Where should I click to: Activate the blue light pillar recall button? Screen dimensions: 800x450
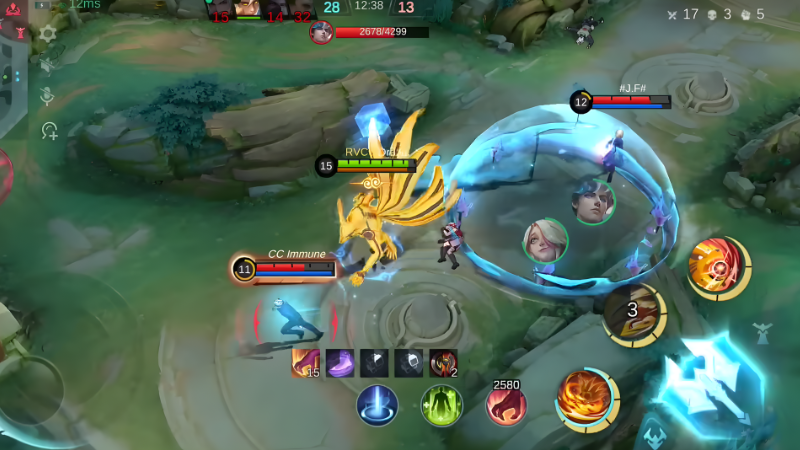pos(378,405)
